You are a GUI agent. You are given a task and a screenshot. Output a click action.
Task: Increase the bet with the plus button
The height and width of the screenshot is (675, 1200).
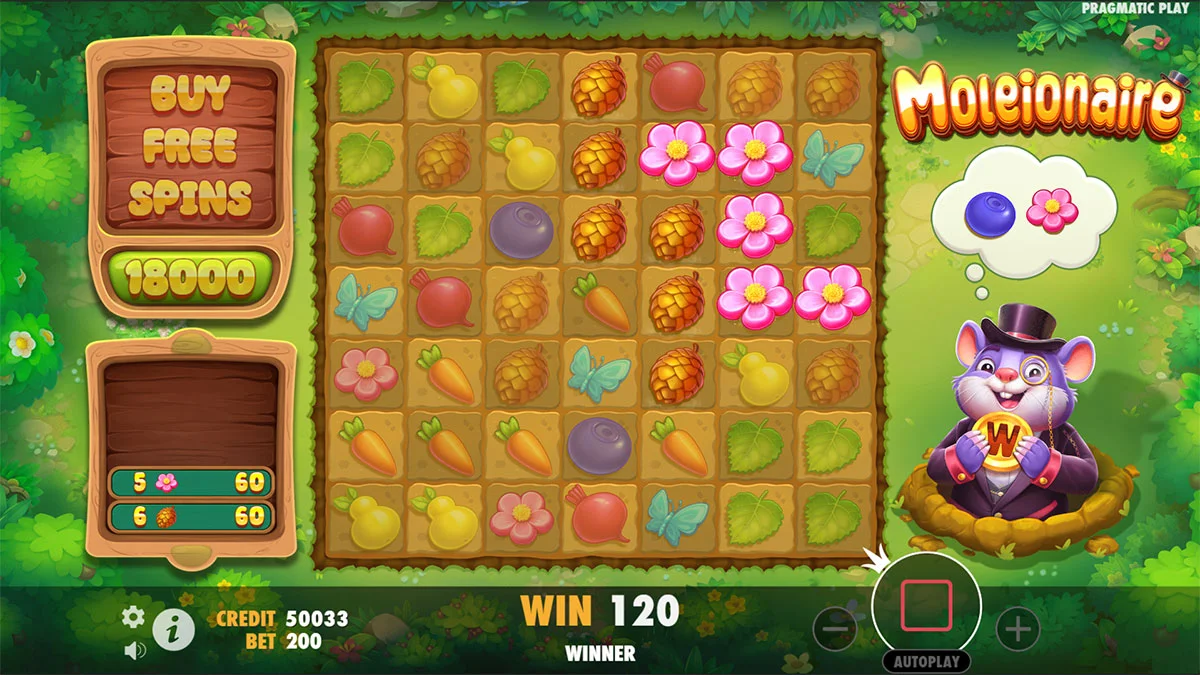(1018, 629)
